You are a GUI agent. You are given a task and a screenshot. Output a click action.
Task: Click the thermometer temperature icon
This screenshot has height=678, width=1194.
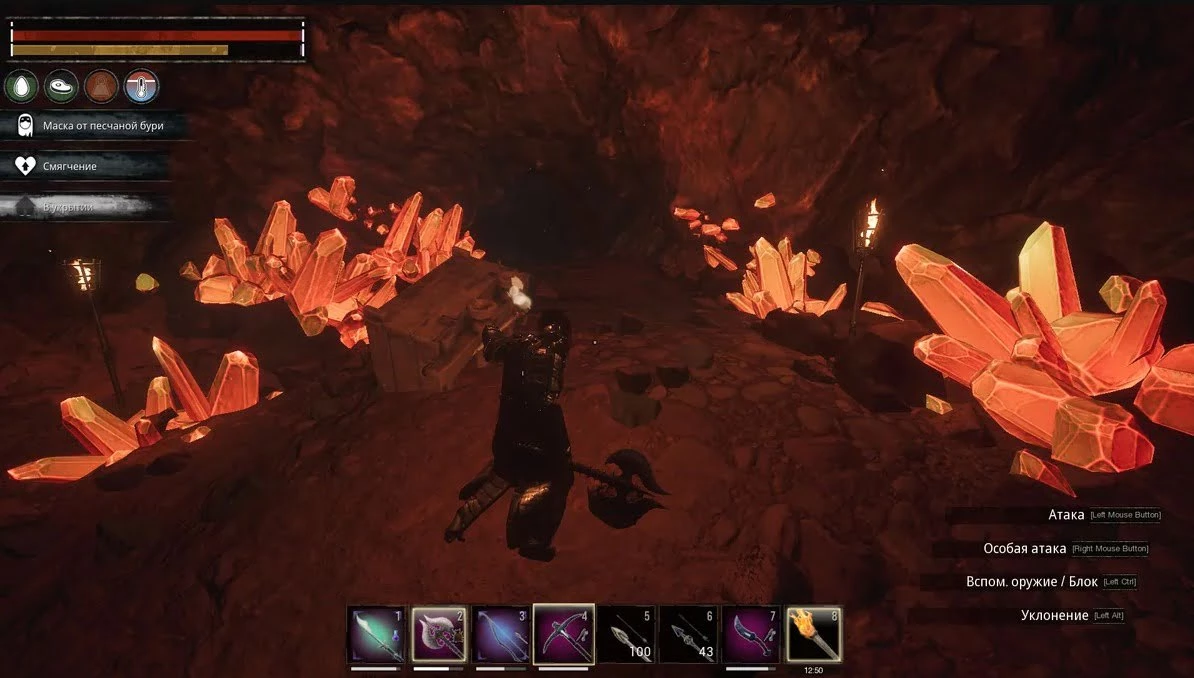click(141, 86)
